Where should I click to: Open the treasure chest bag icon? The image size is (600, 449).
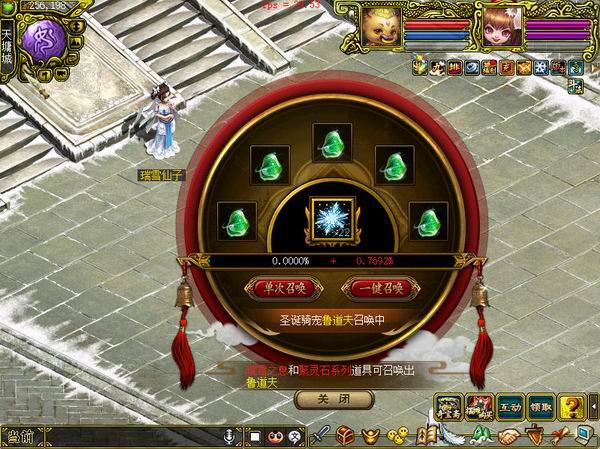click(344, 436)
